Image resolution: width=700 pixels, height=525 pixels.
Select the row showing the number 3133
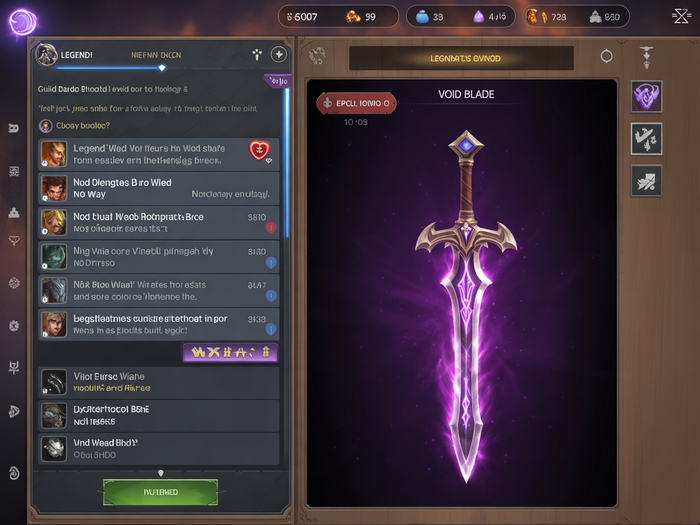(160, 324)
